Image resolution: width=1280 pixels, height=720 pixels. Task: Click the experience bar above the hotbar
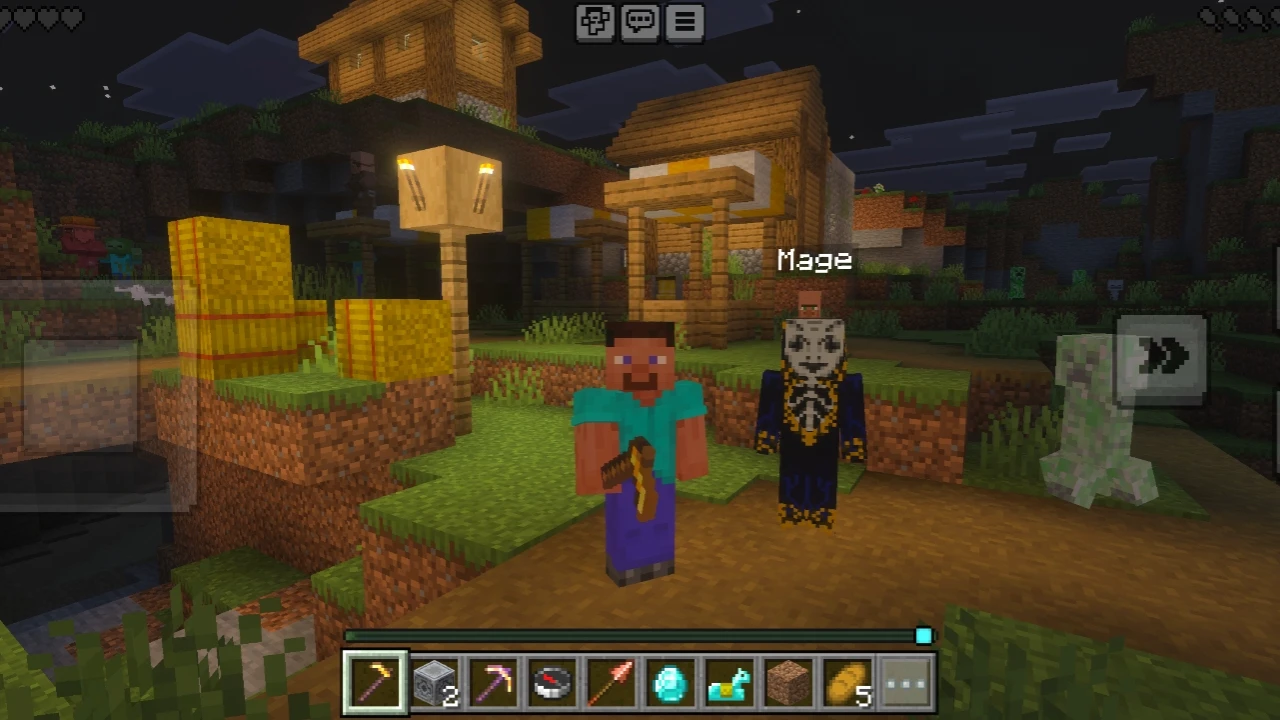[x=640, y=636]
